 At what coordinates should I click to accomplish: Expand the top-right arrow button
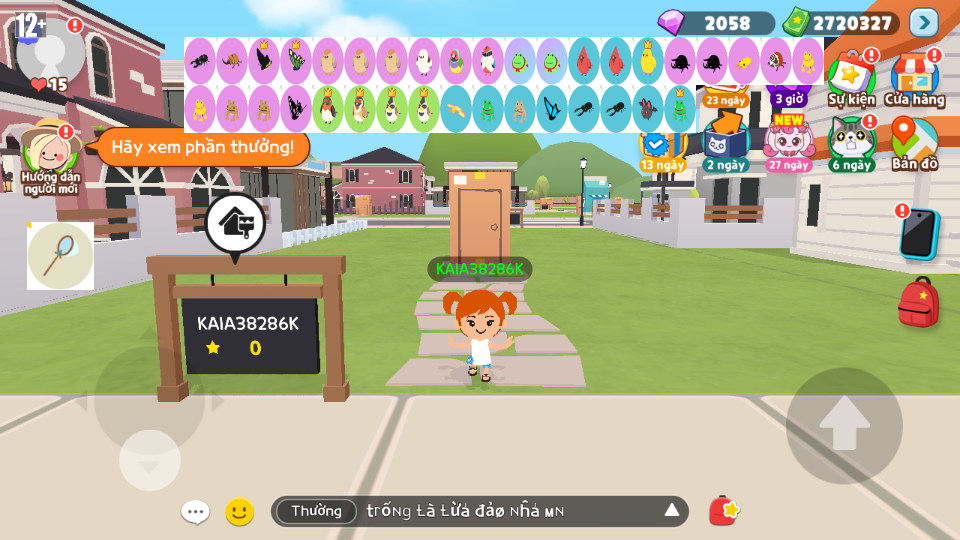923,22
